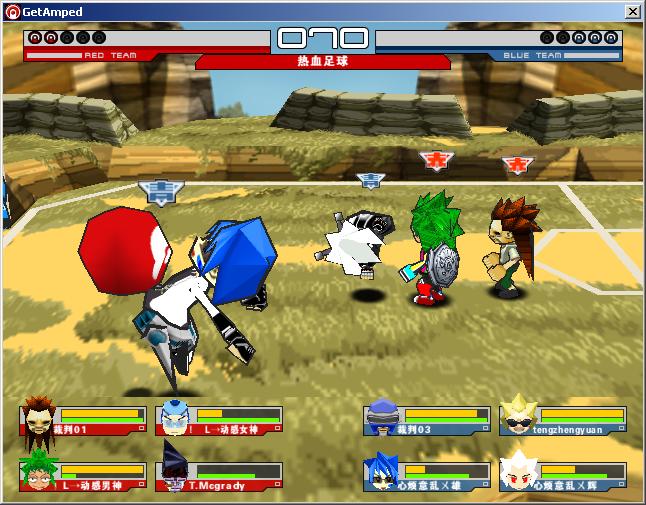Image resolution: width=646 pixels, height=505 pixels.
Task: Select the 动感女神 player panel
Action: pos(220,420)
